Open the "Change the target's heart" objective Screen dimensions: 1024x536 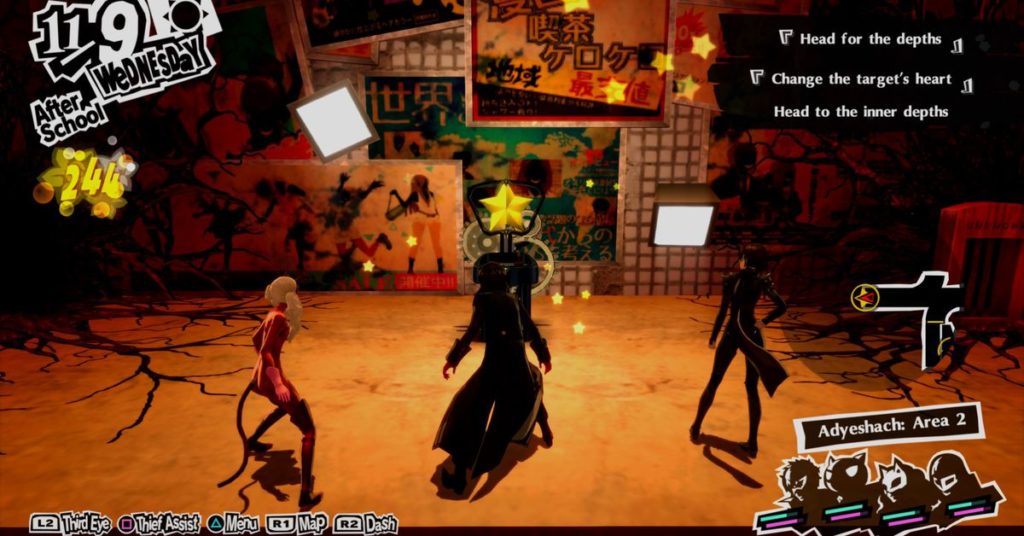[861, 78]
